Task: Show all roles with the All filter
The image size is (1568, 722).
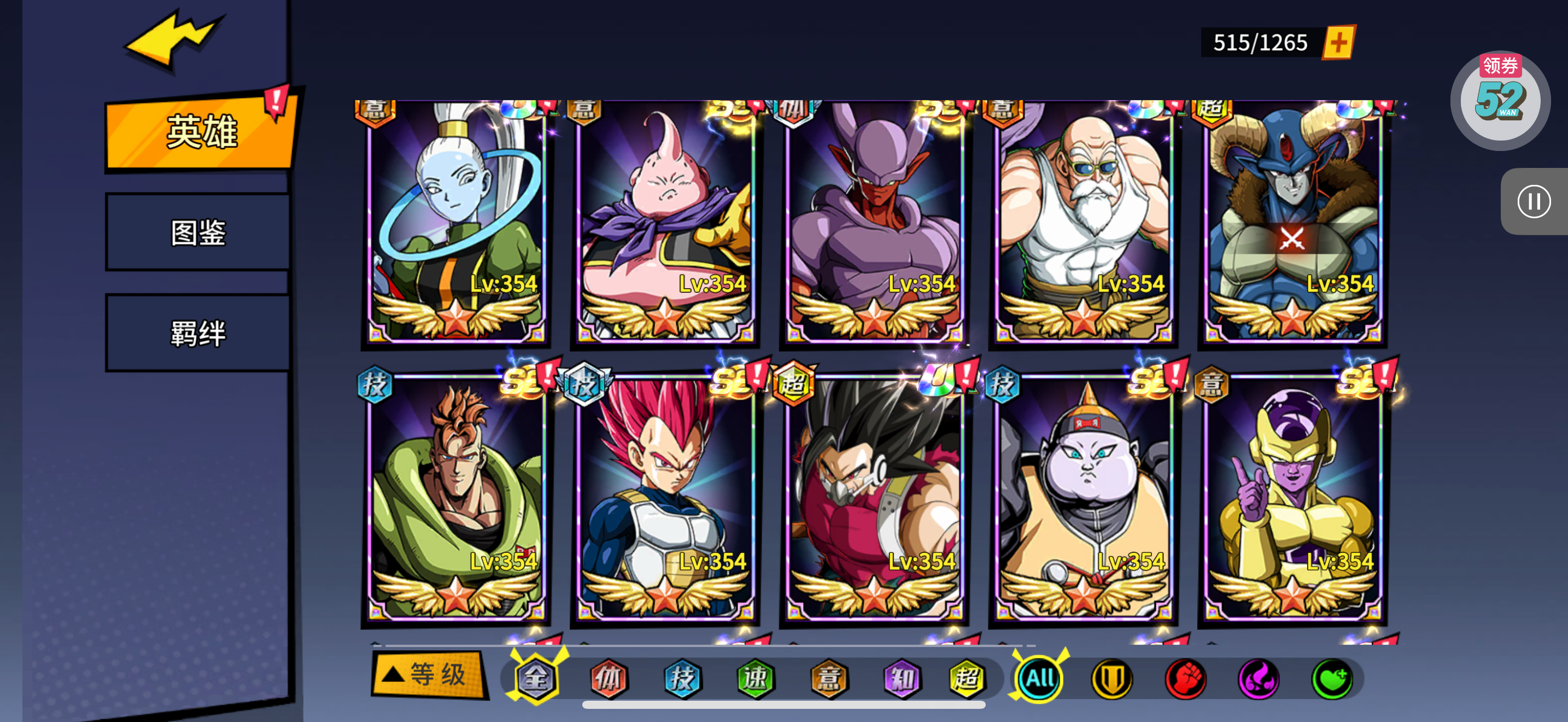Action: point(1039,678)
